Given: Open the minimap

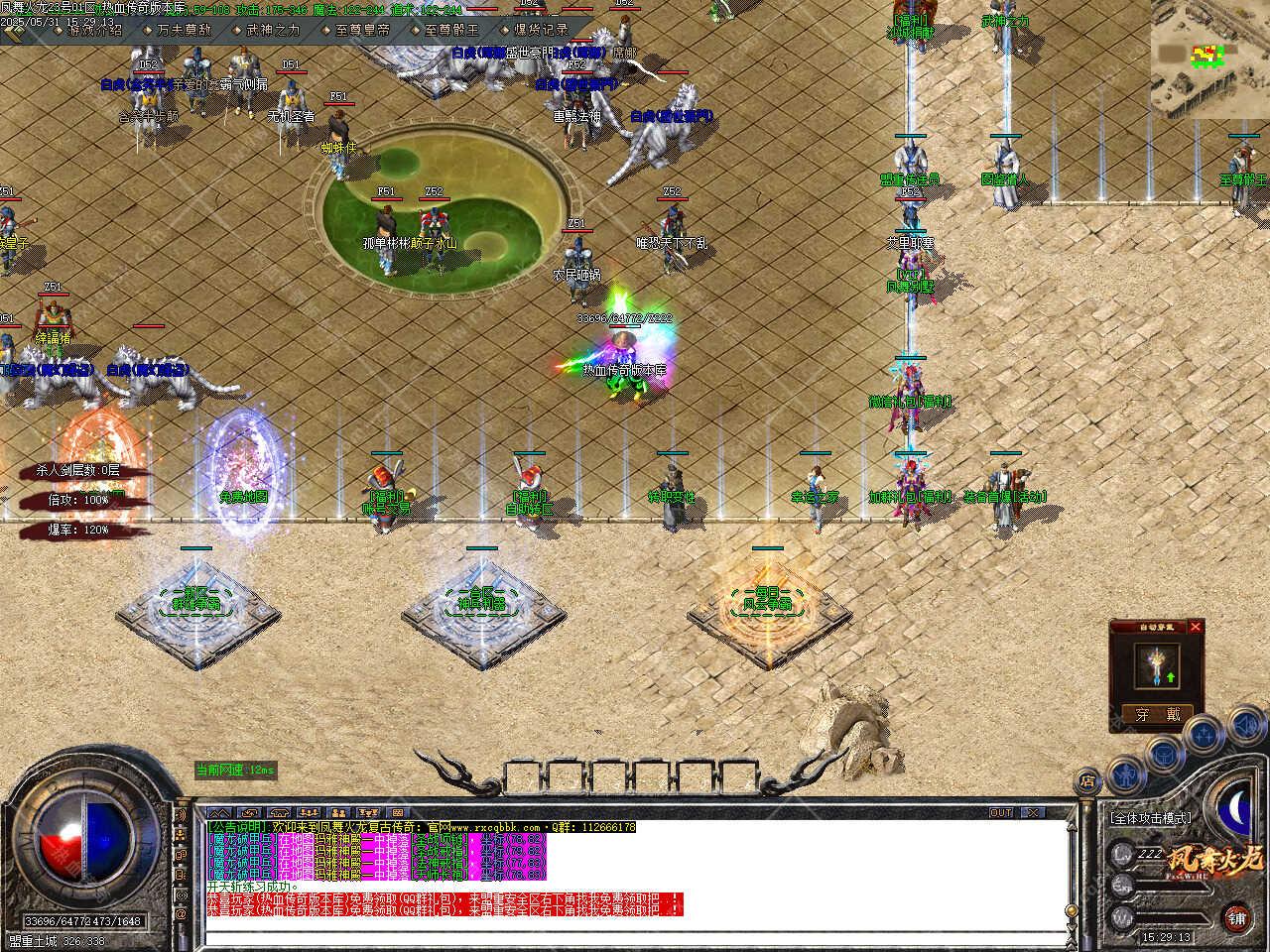Looking at the screenshot, I should coord(1209,58).
